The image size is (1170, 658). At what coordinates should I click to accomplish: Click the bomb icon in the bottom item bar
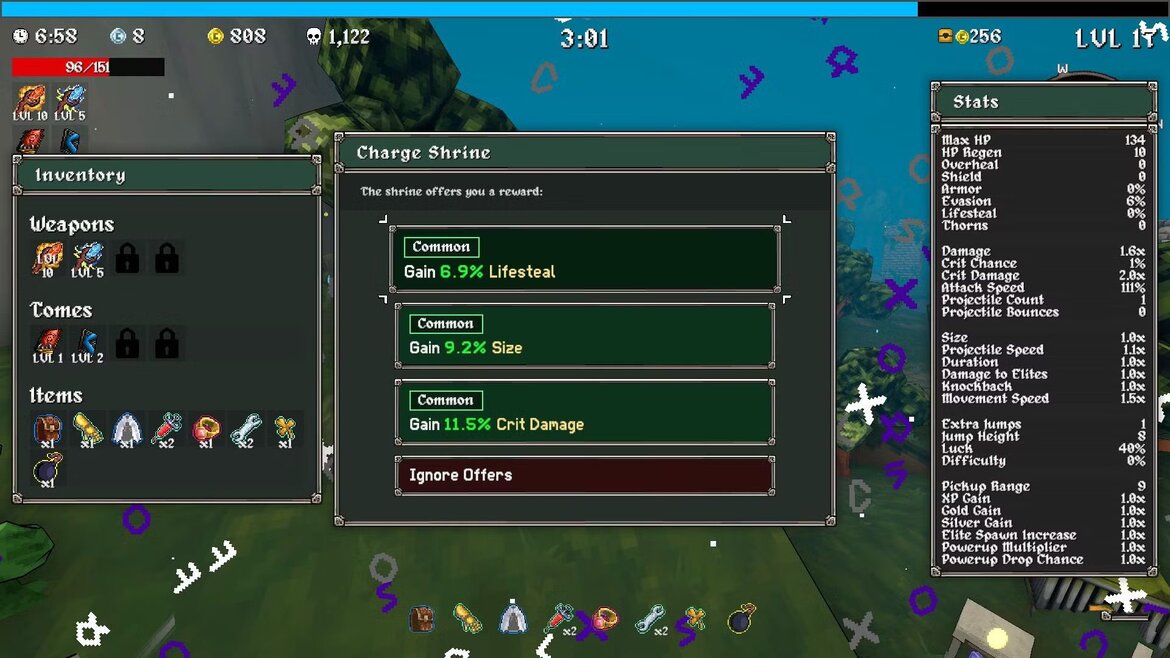click(x=740, y=619)
